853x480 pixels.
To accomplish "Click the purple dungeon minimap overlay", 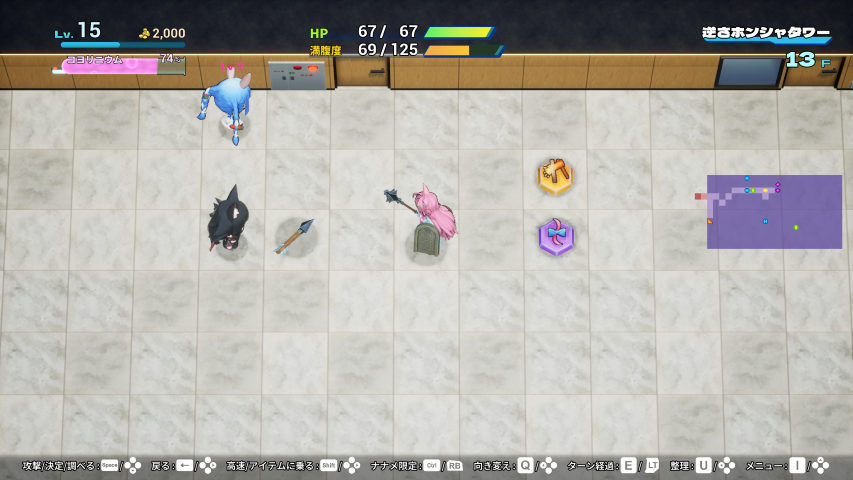I will (x=774, y=212).
